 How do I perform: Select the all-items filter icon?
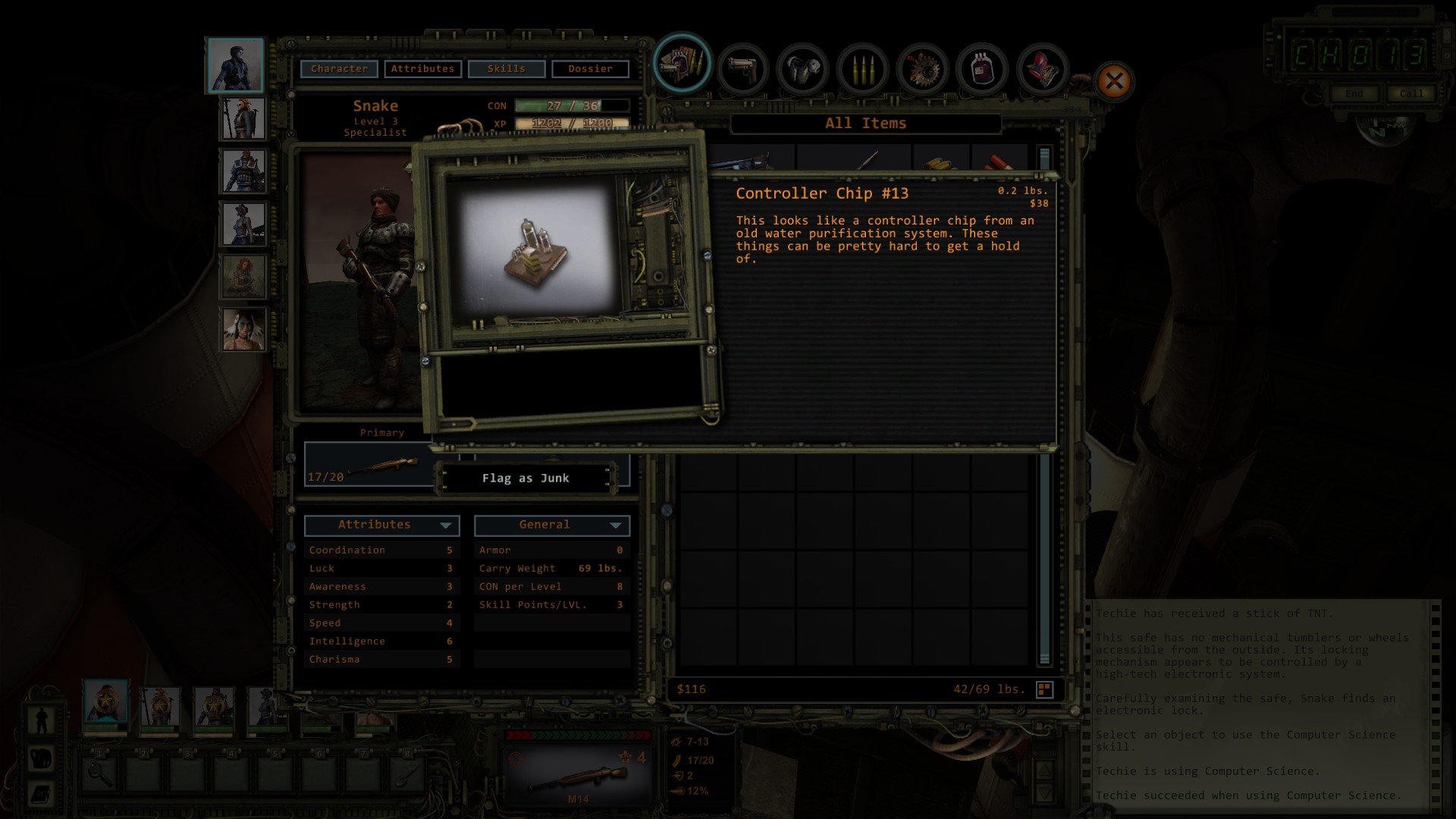tap(682, 66)
